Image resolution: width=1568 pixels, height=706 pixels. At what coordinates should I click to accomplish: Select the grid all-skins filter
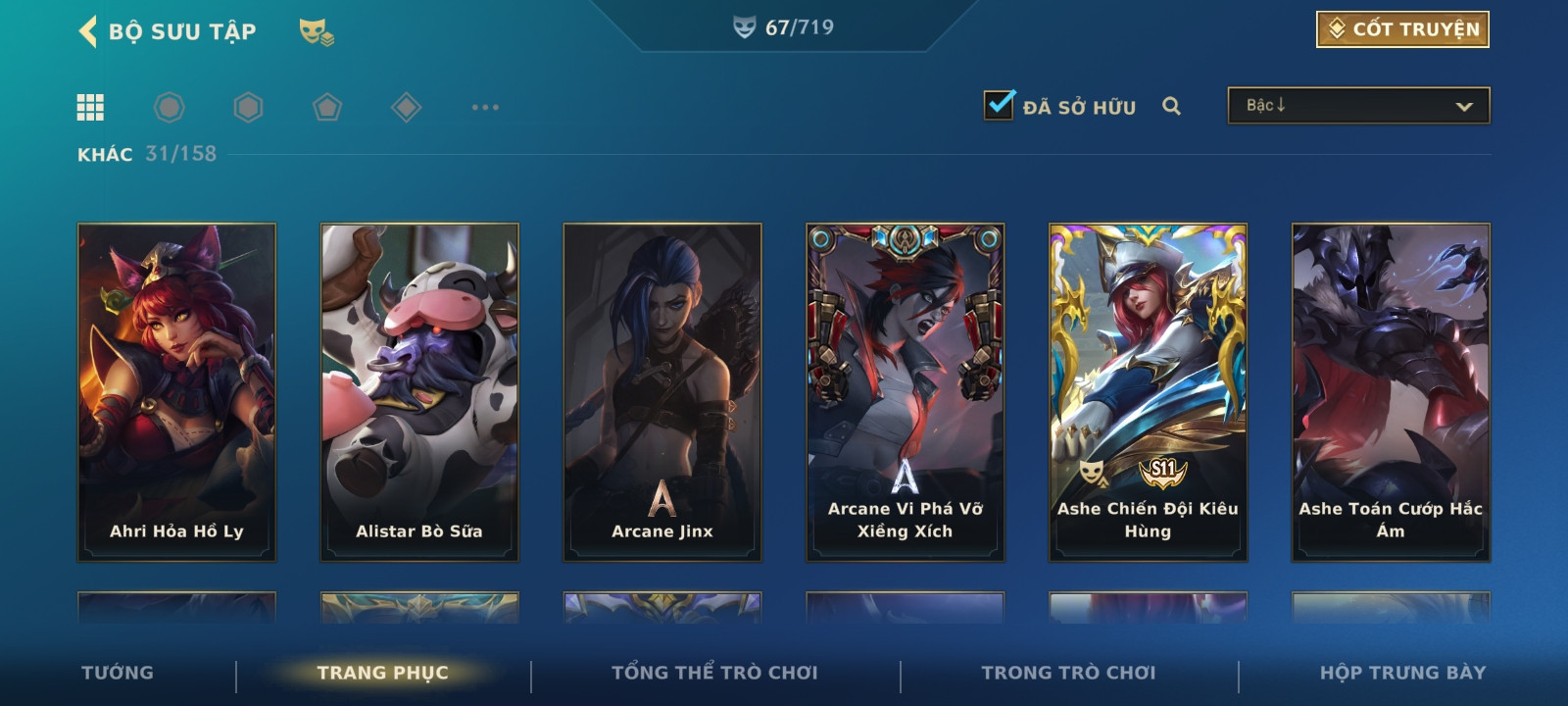coord(90,107)
